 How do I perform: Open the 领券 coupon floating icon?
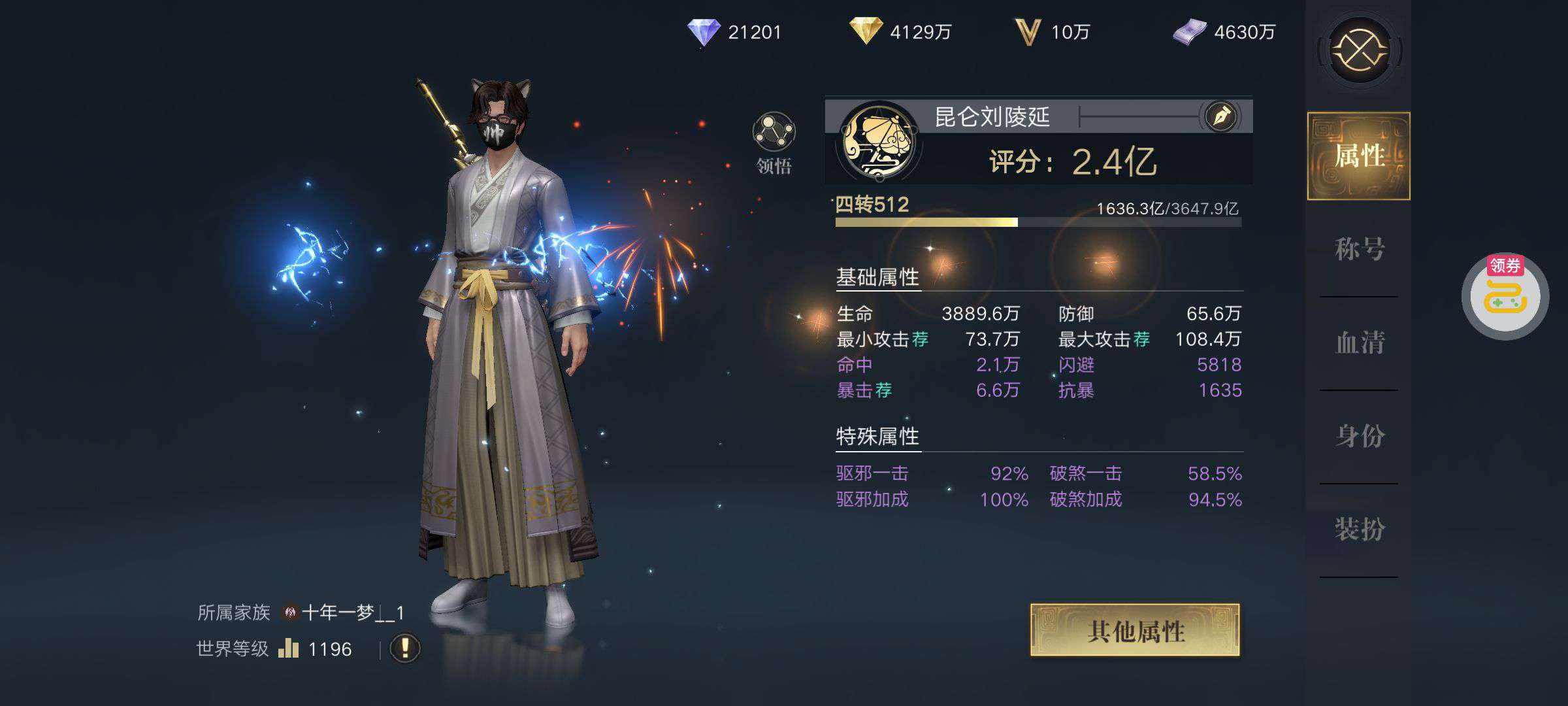point(1505,296)
